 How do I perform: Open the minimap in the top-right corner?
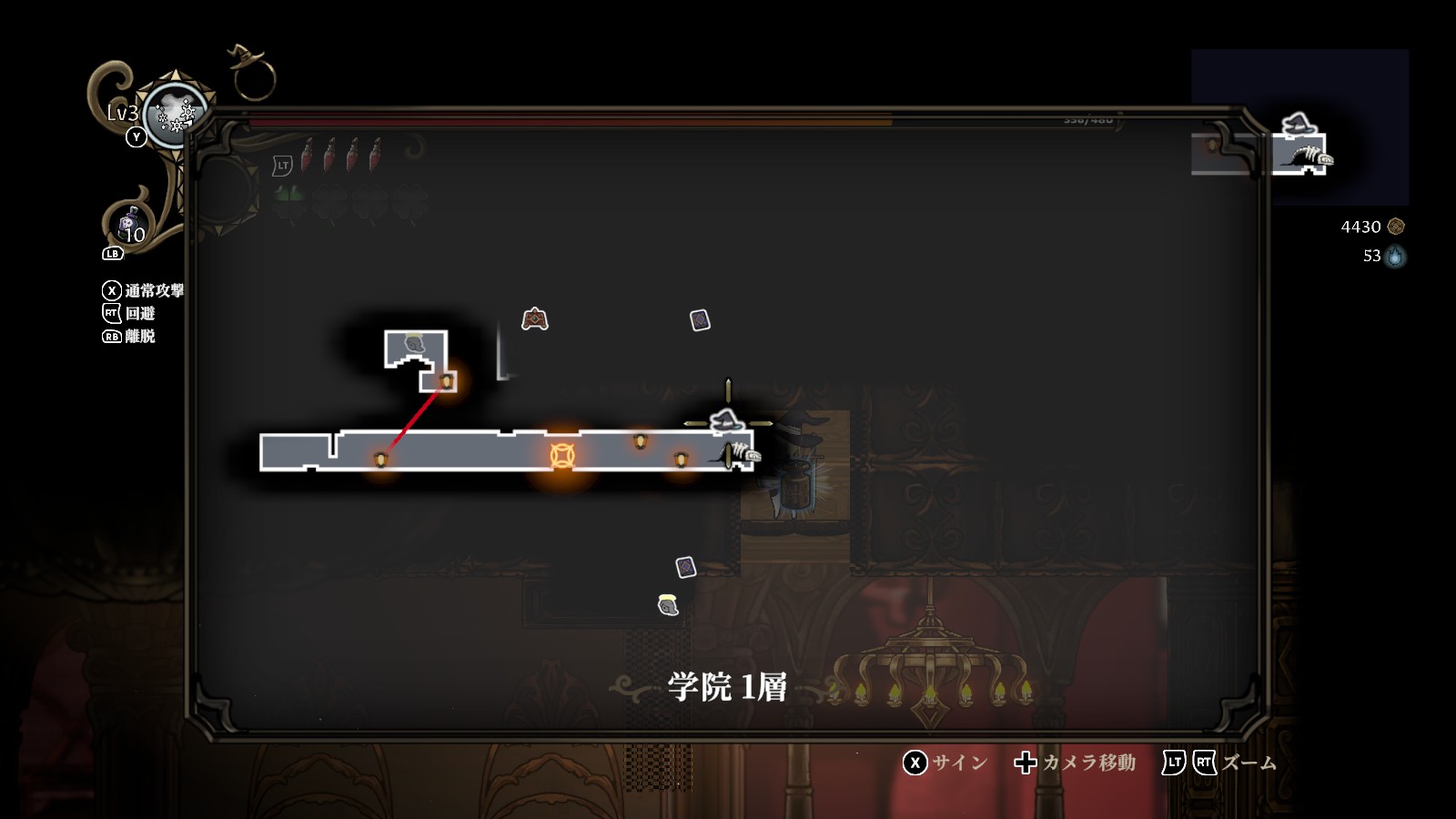(x=1299, y=127)
